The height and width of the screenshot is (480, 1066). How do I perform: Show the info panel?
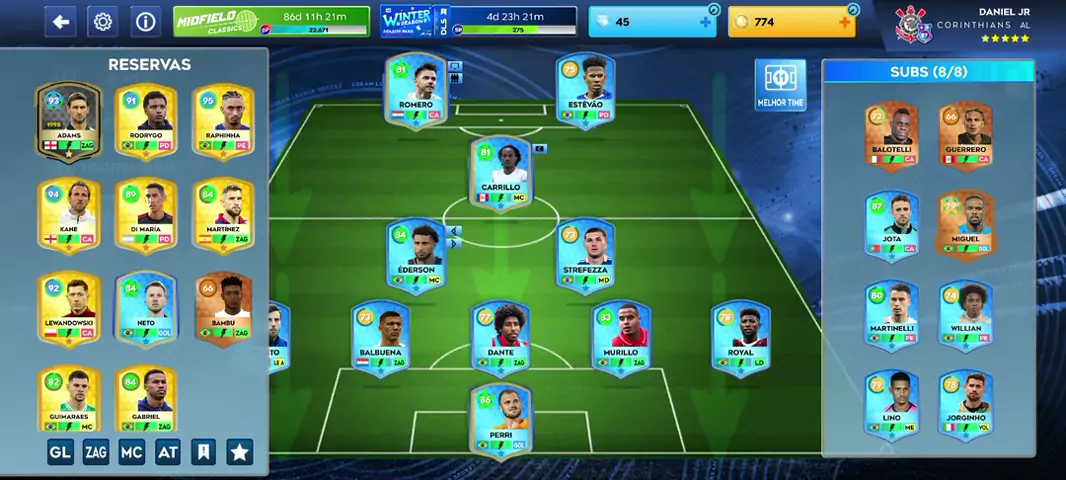tap(145, 22)
